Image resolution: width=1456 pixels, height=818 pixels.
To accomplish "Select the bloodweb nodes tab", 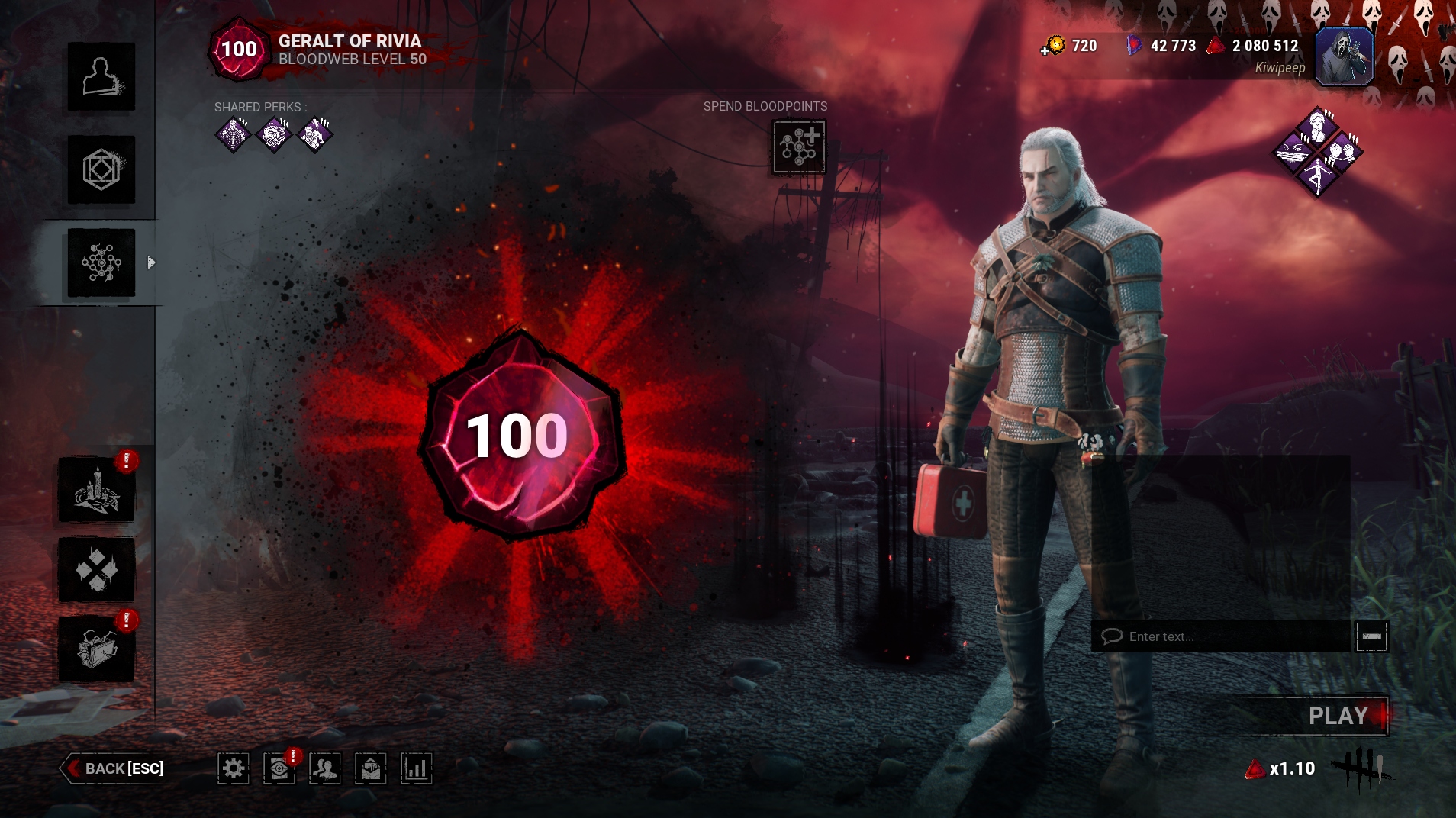I will 101,262.
